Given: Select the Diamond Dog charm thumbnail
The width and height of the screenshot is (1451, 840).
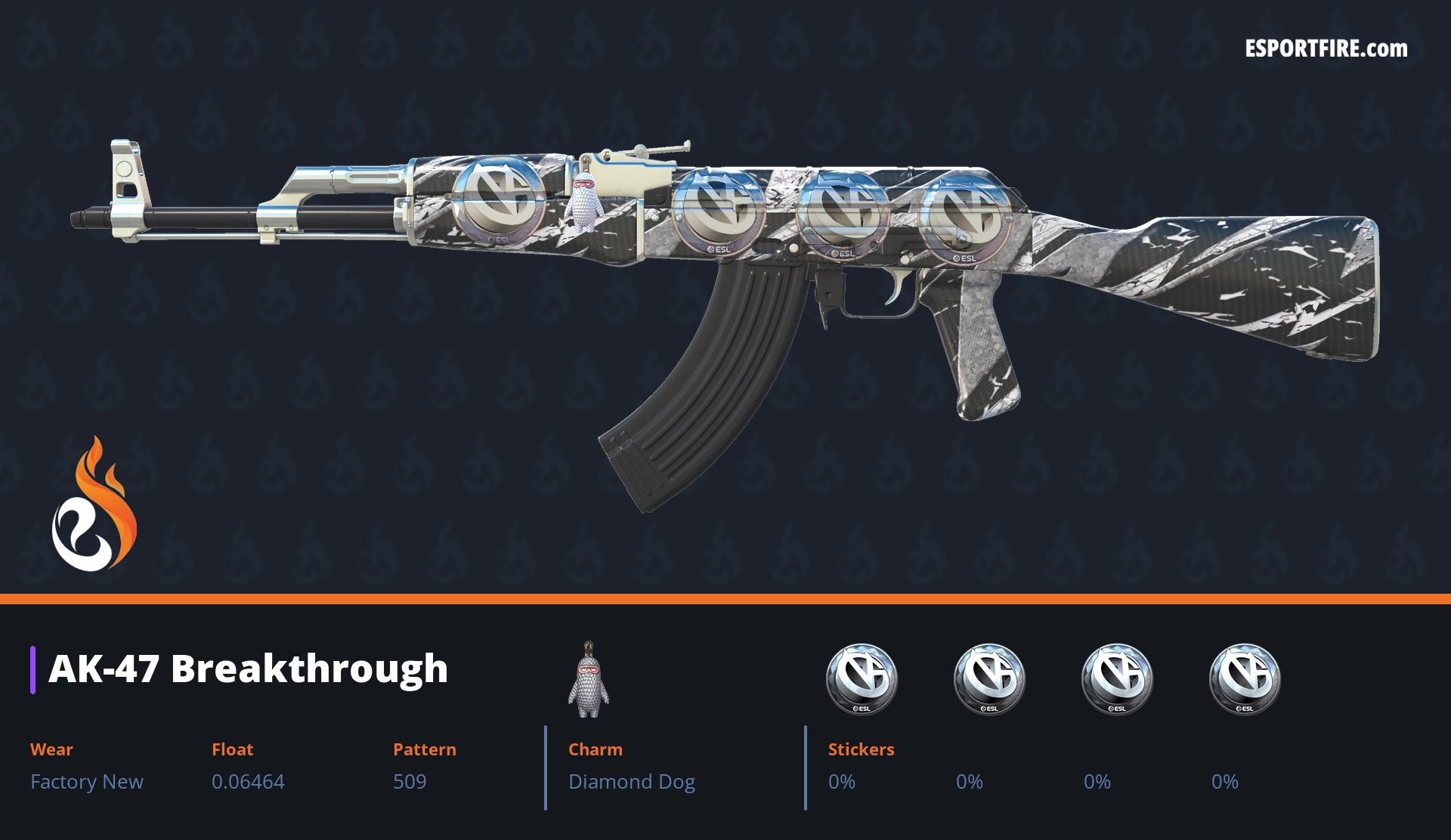Looking at the screenshot, I should coord(589,680).
